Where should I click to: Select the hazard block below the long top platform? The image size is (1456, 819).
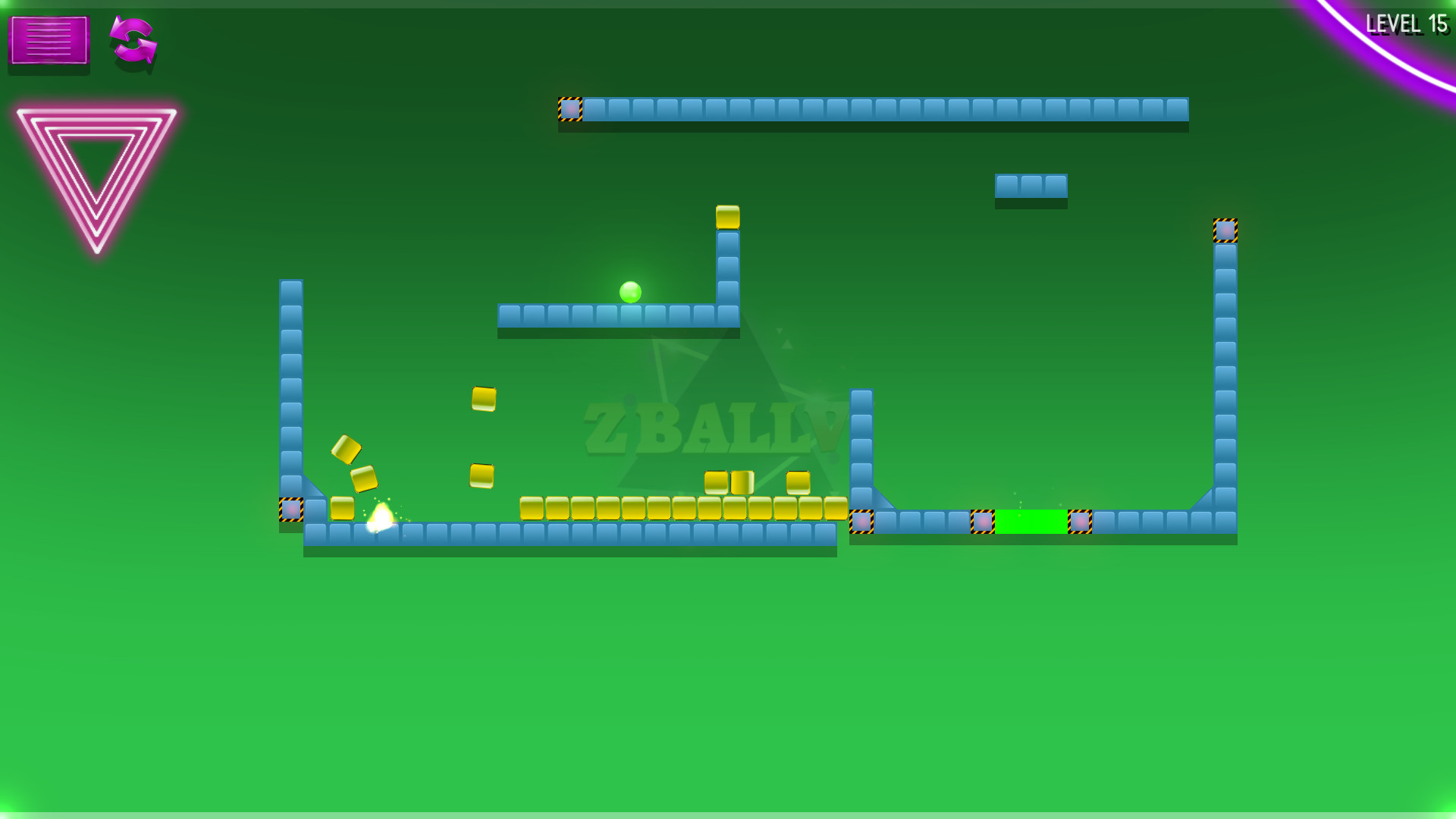point(571,108)
